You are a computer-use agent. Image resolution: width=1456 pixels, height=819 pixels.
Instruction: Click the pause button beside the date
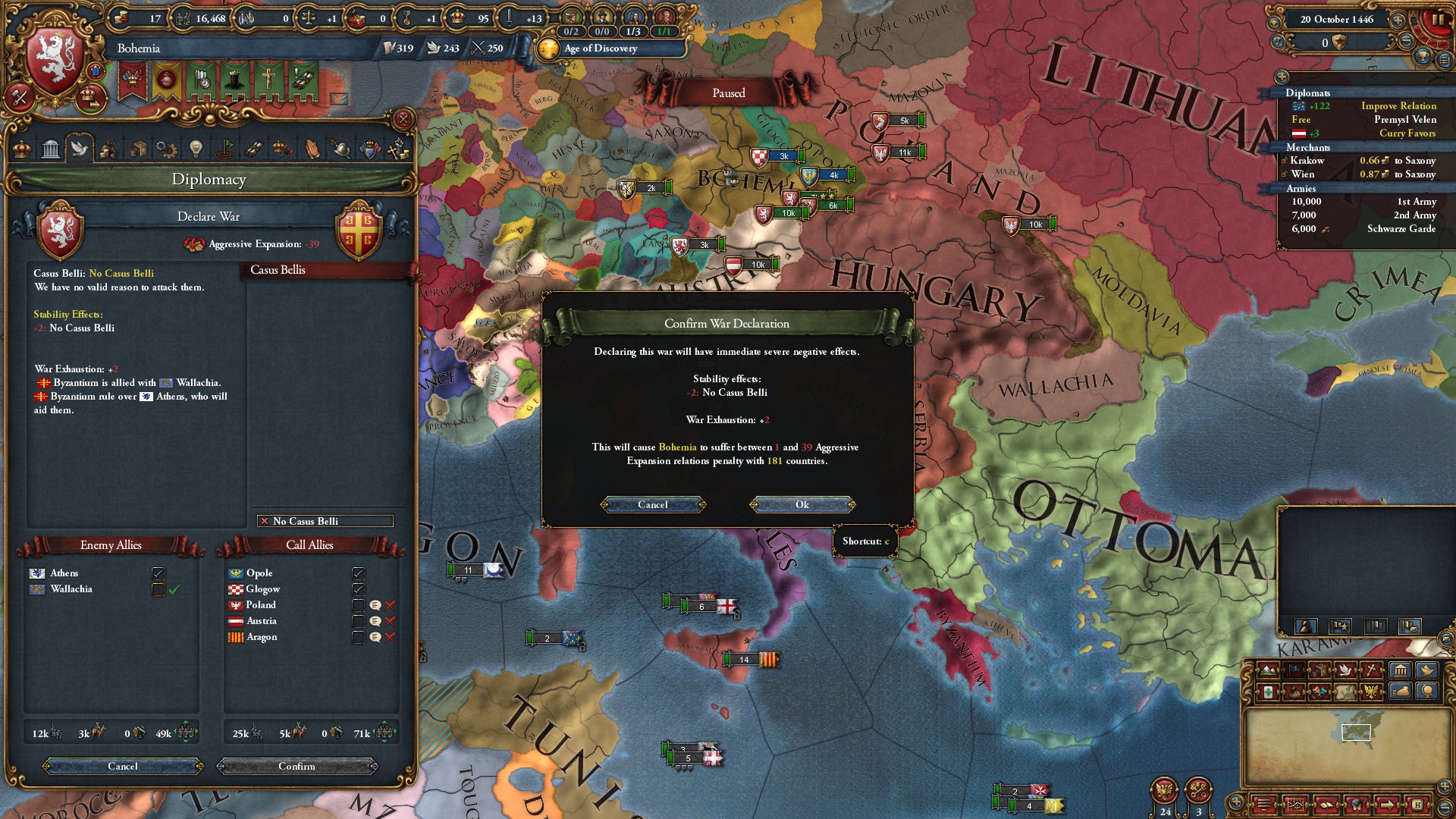[x=1438, y=20]
